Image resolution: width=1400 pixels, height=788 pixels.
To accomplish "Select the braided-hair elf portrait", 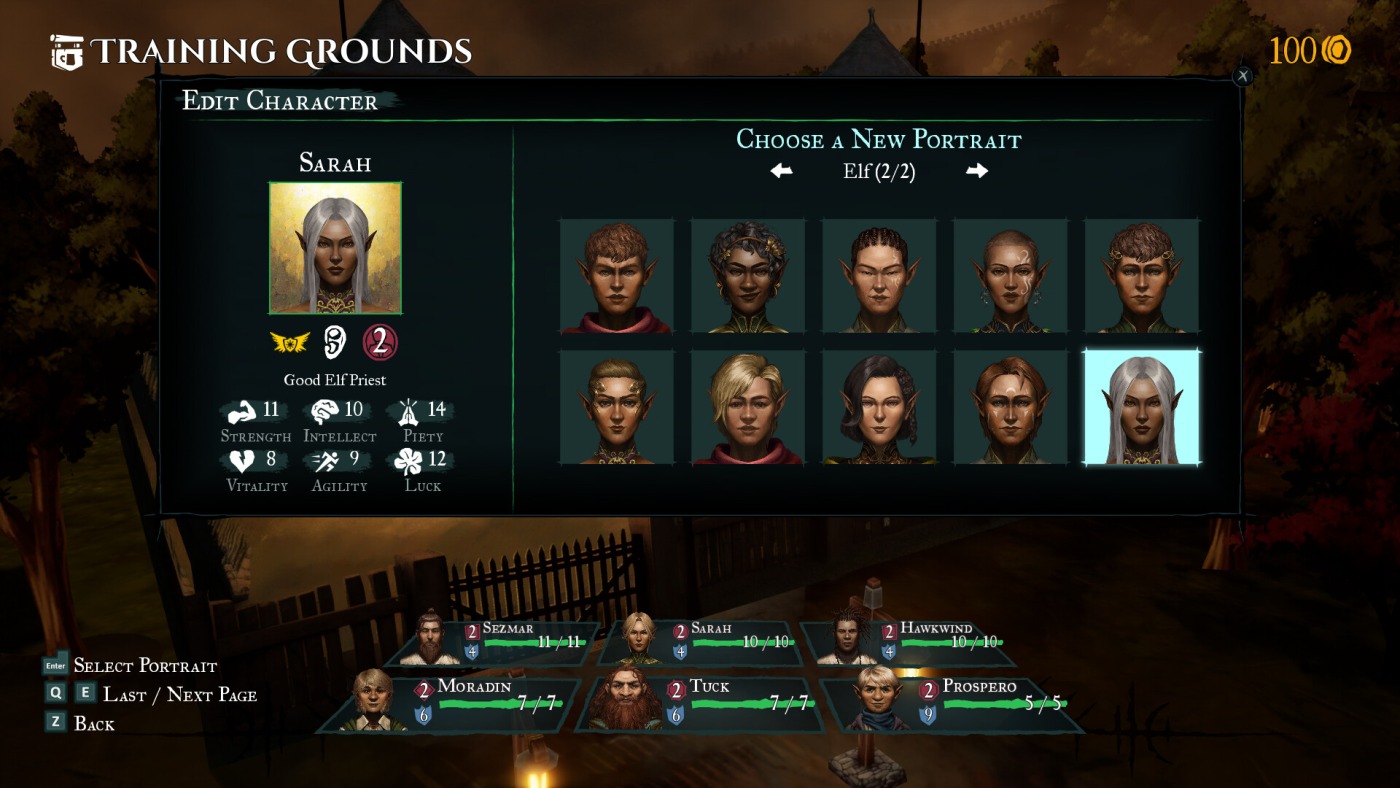I will [879, 276].
